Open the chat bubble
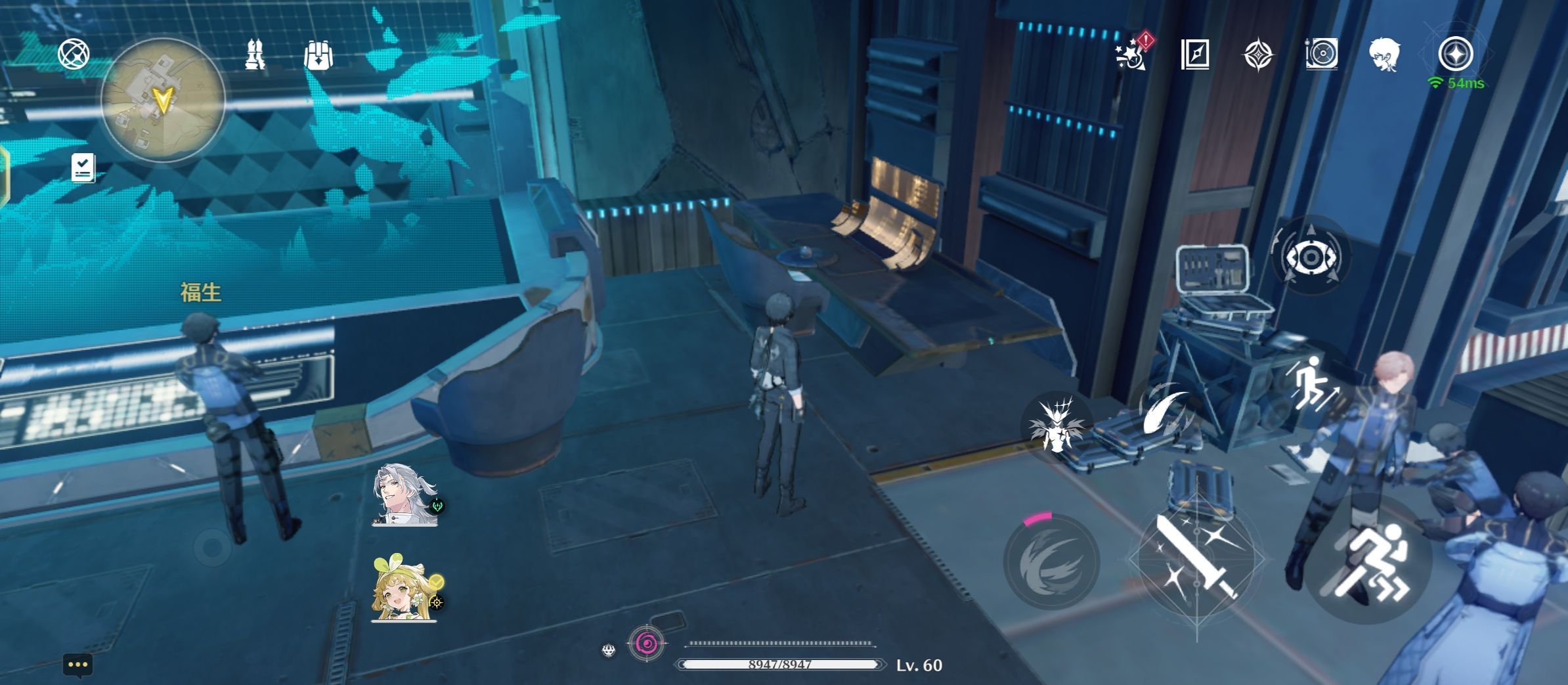Image resolution: width=1568 pixels, height=685 pixels. click(x=77, y=665)
